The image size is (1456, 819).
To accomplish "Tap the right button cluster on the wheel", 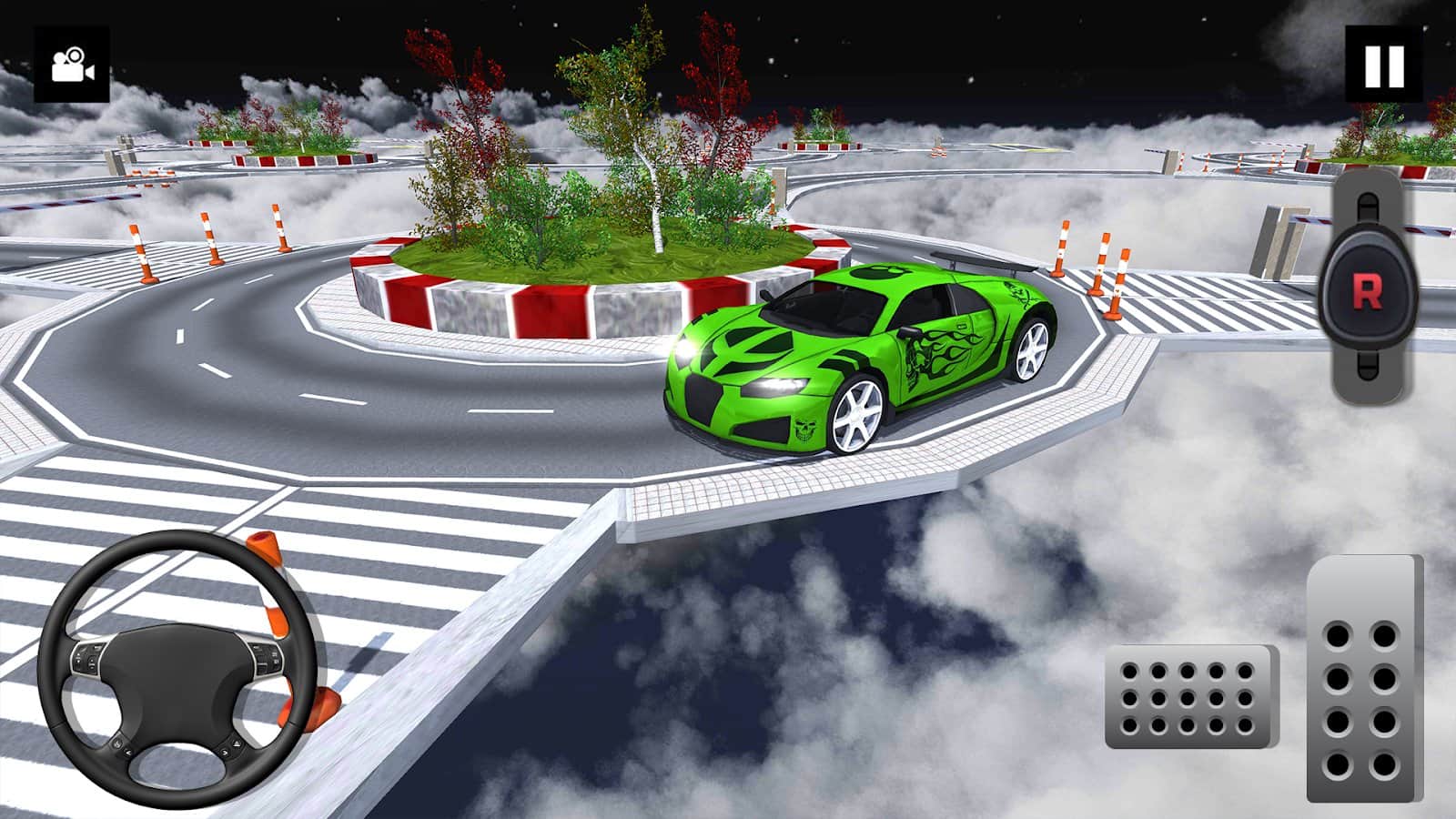I will (267, 655).
